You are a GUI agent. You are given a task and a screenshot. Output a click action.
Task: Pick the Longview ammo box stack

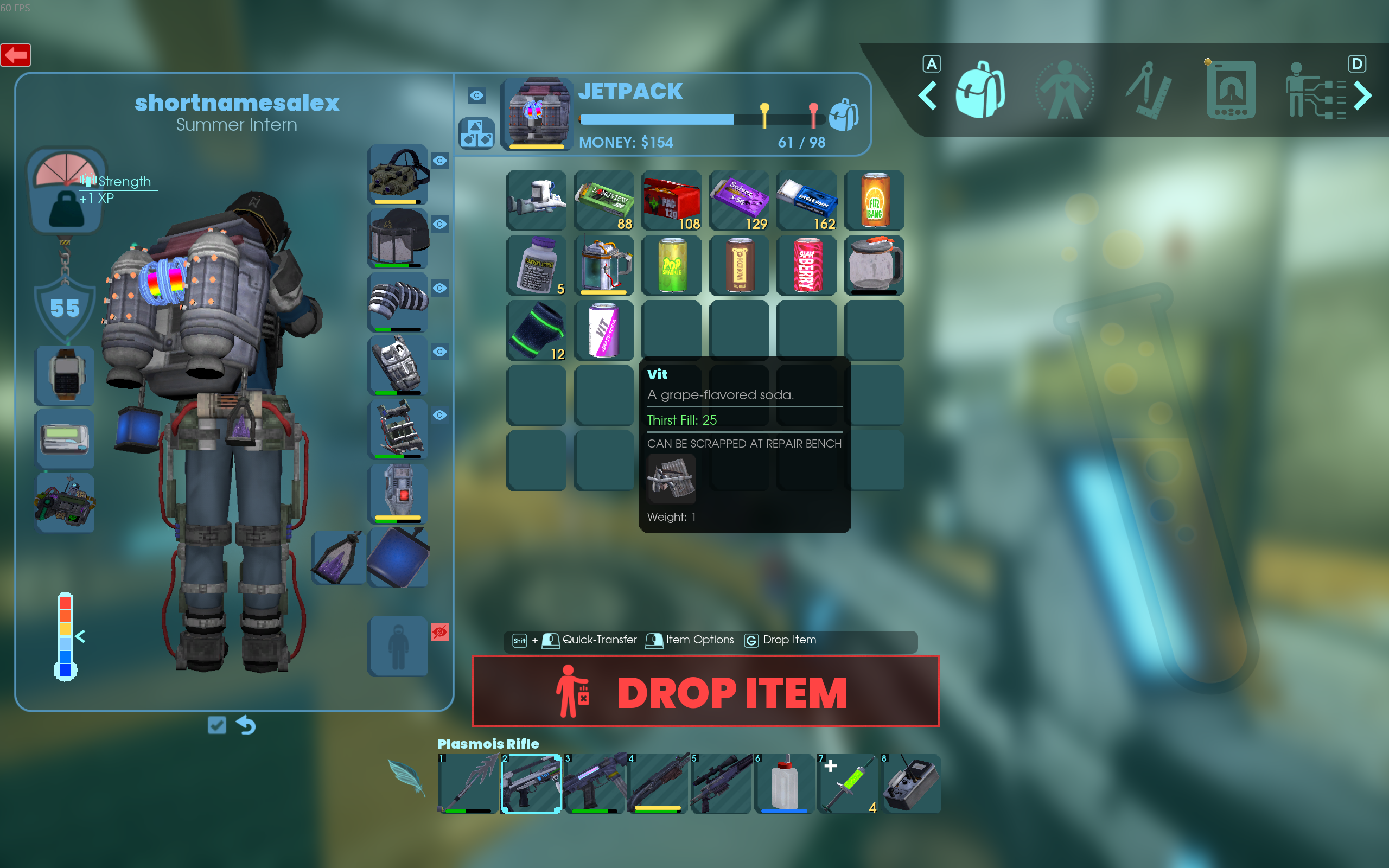click(x=604, y=200)
